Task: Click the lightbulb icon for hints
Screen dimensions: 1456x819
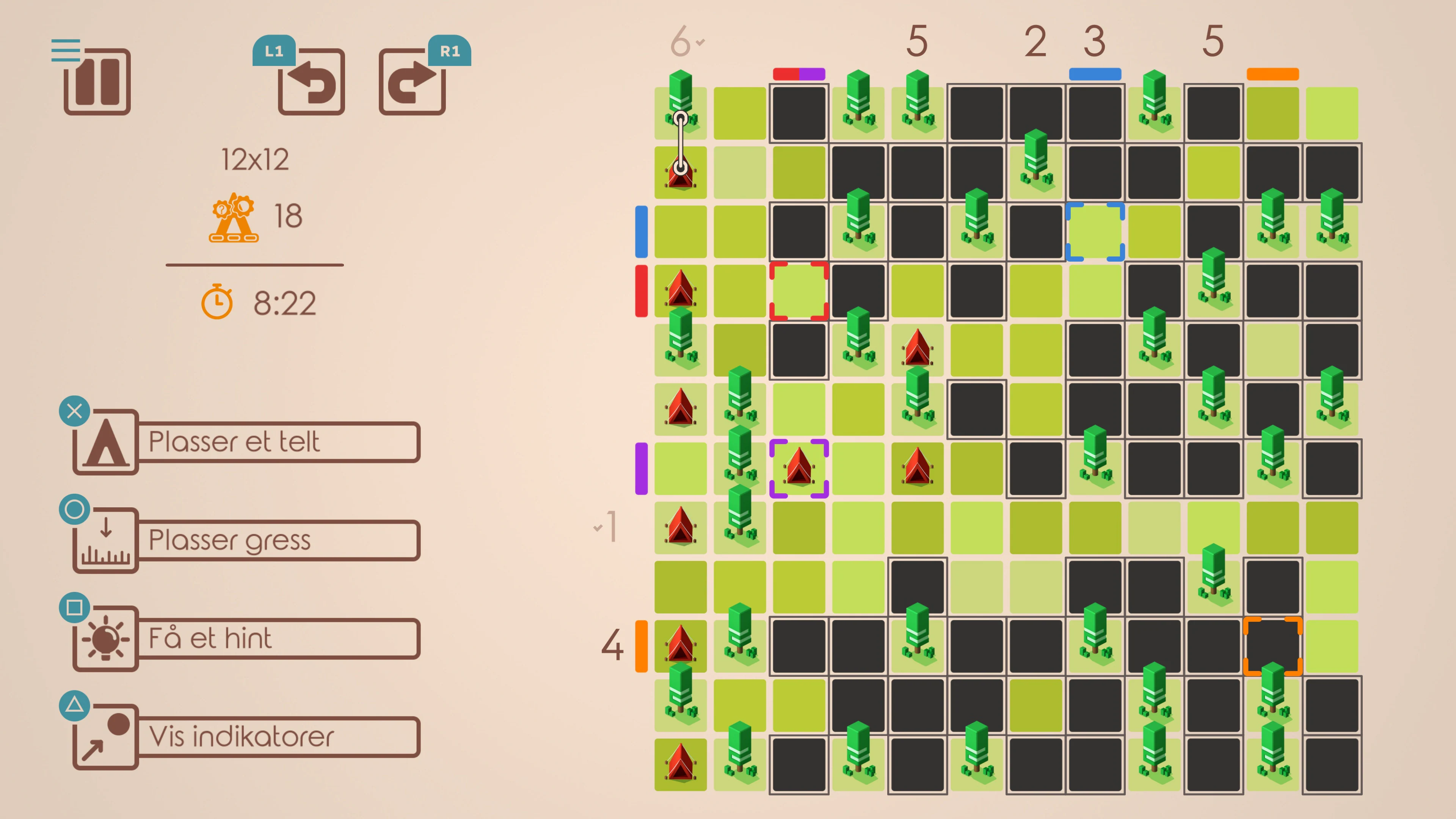Action: (x=105, y=639)
